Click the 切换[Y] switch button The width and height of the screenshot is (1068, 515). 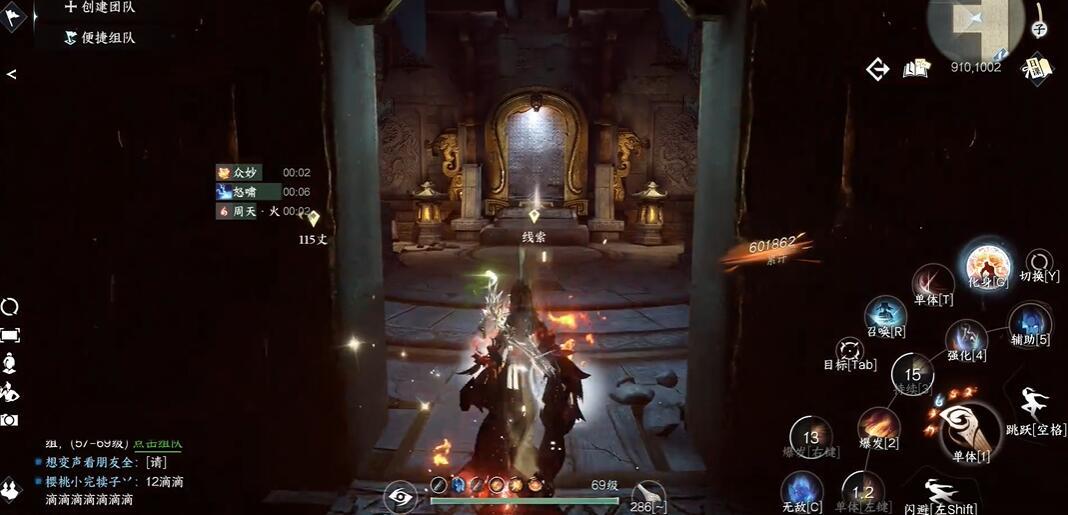[1040, 263]
